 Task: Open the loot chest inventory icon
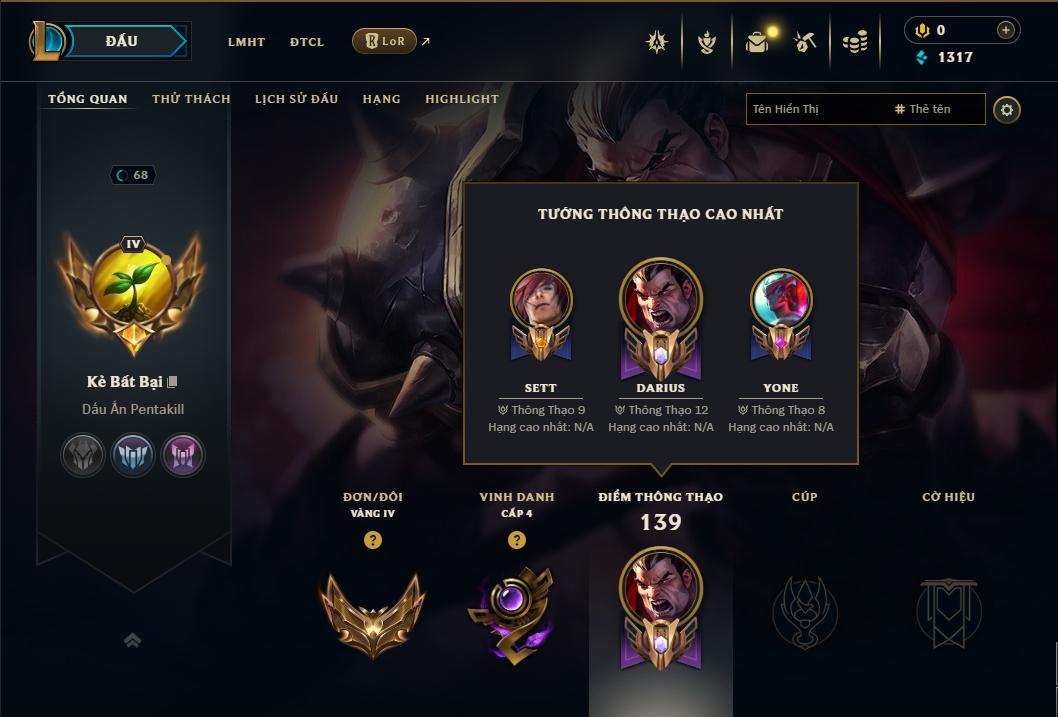757,42
